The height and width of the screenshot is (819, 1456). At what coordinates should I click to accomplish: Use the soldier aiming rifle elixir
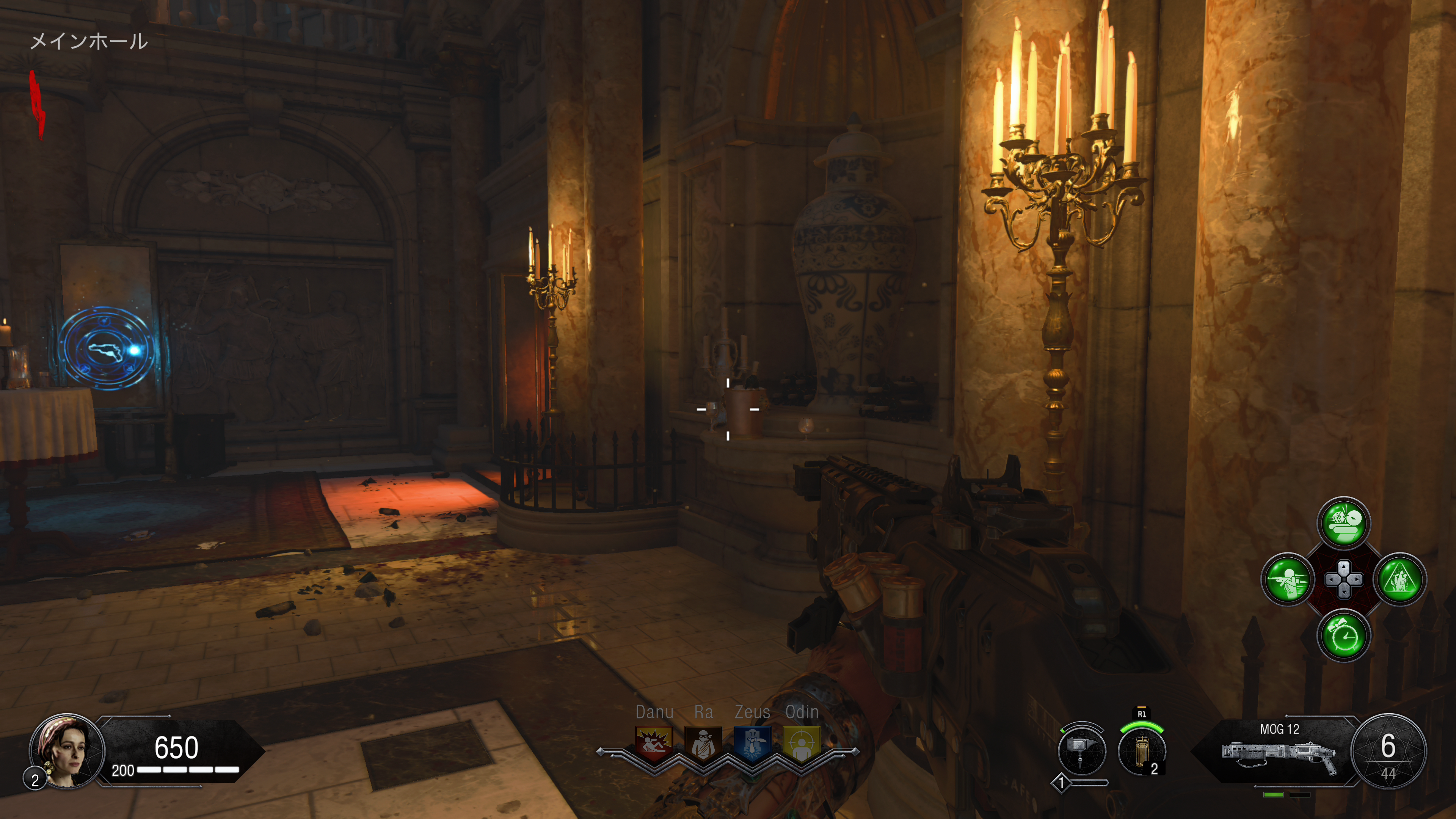(1288, 579)
